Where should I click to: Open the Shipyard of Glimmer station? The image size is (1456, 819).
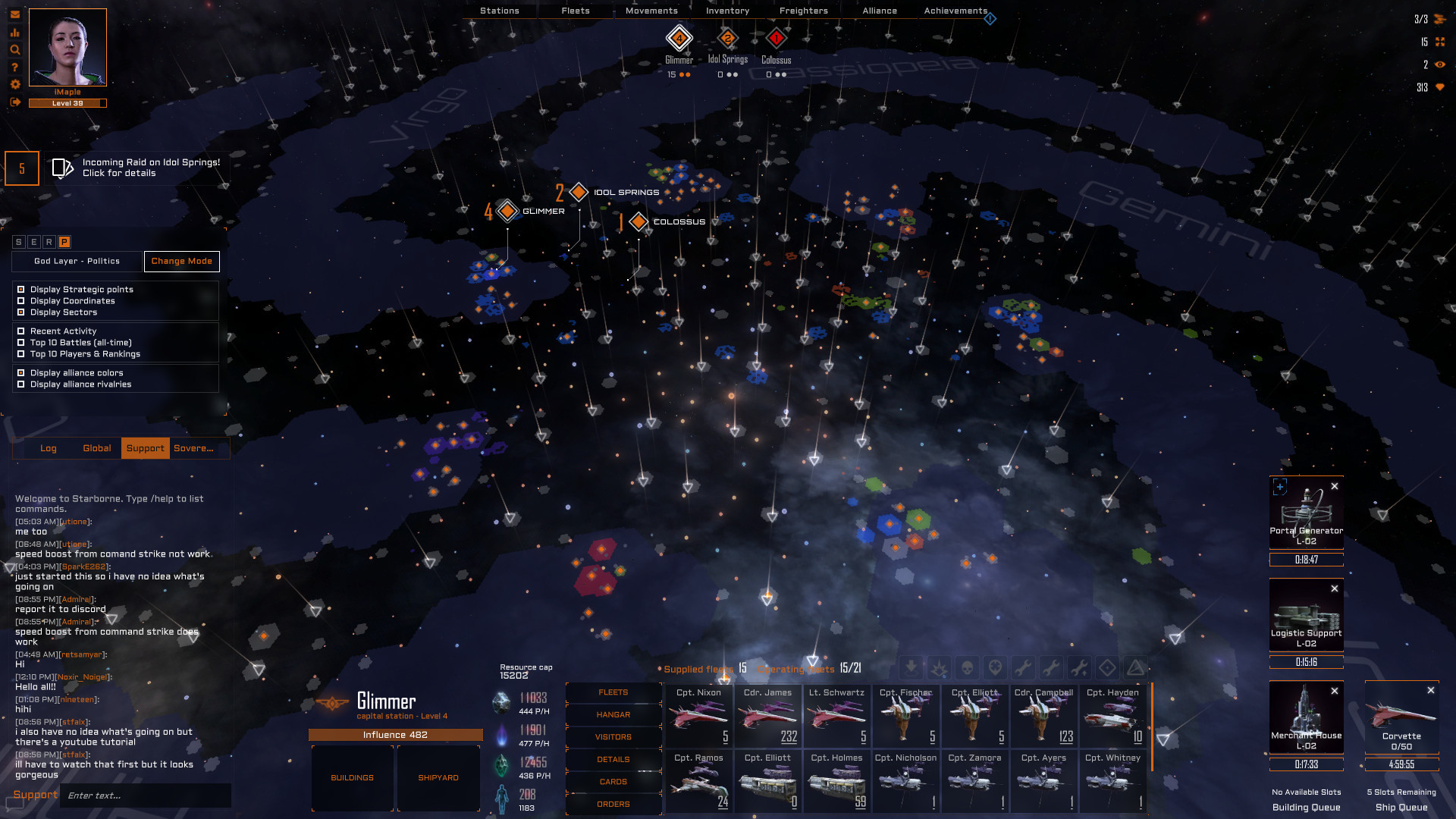(438, 777)
